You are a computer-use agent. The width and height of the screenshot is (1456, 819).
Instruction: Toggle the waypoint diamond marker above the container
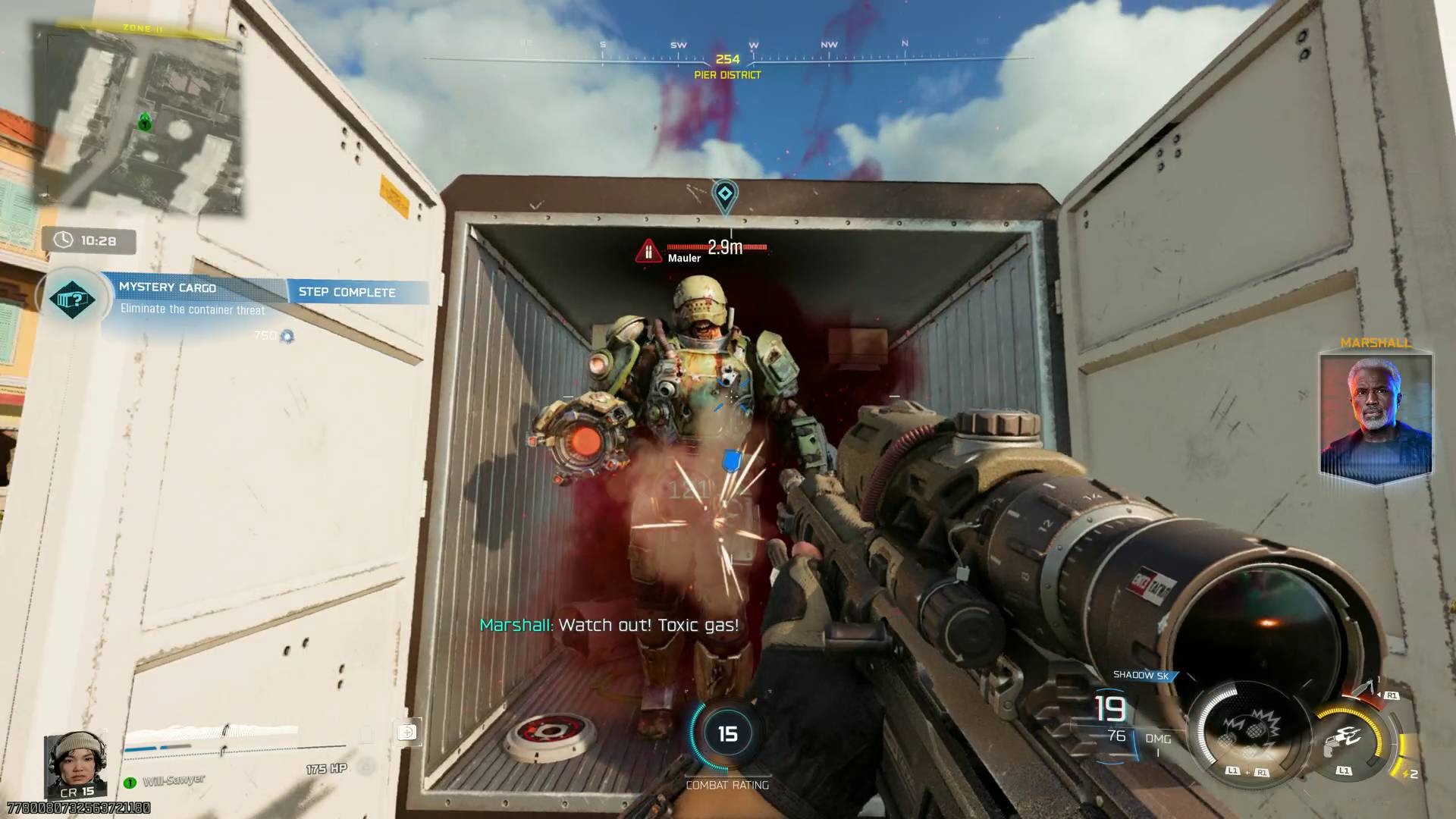[726, 195]
